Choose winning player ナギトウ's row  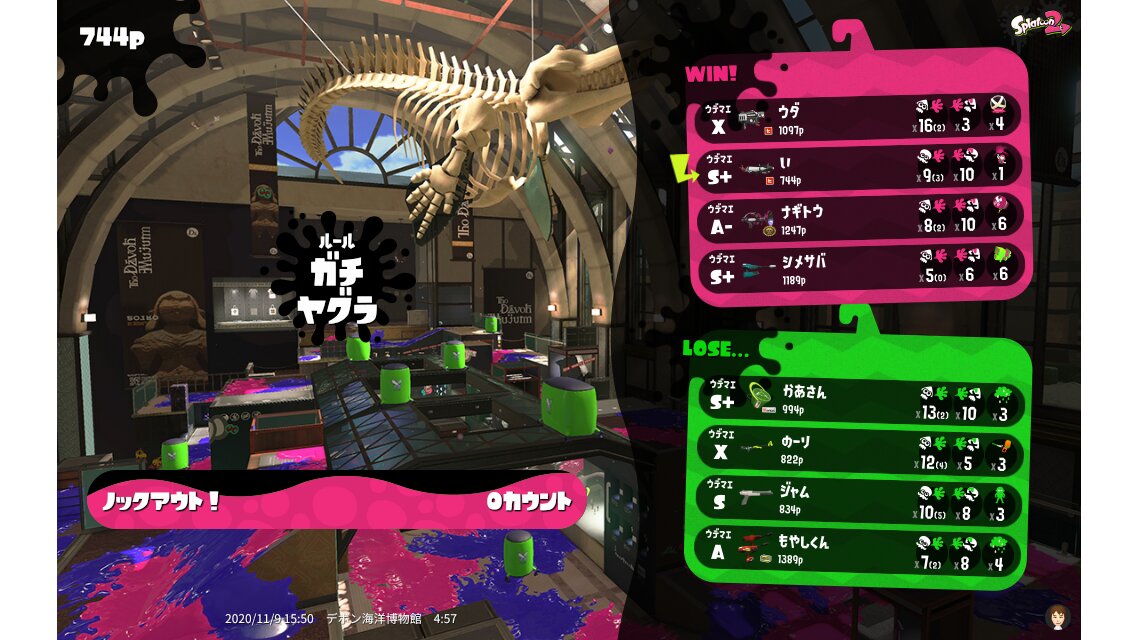[x=860, y=217]
